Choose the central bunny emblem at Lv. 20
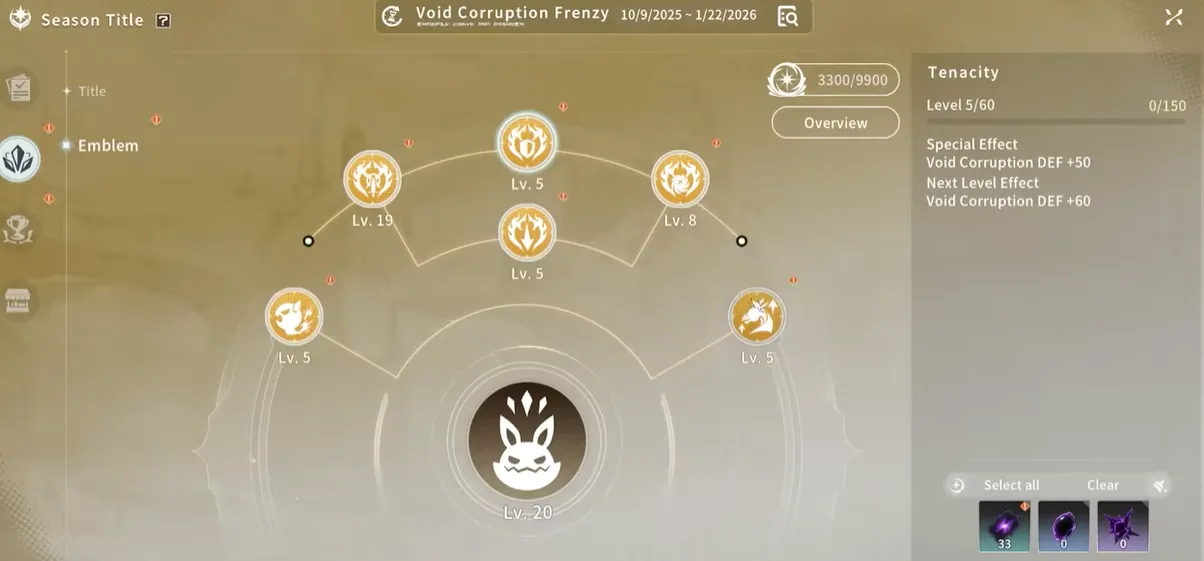The image size is (1204, 561). (527, 441)
